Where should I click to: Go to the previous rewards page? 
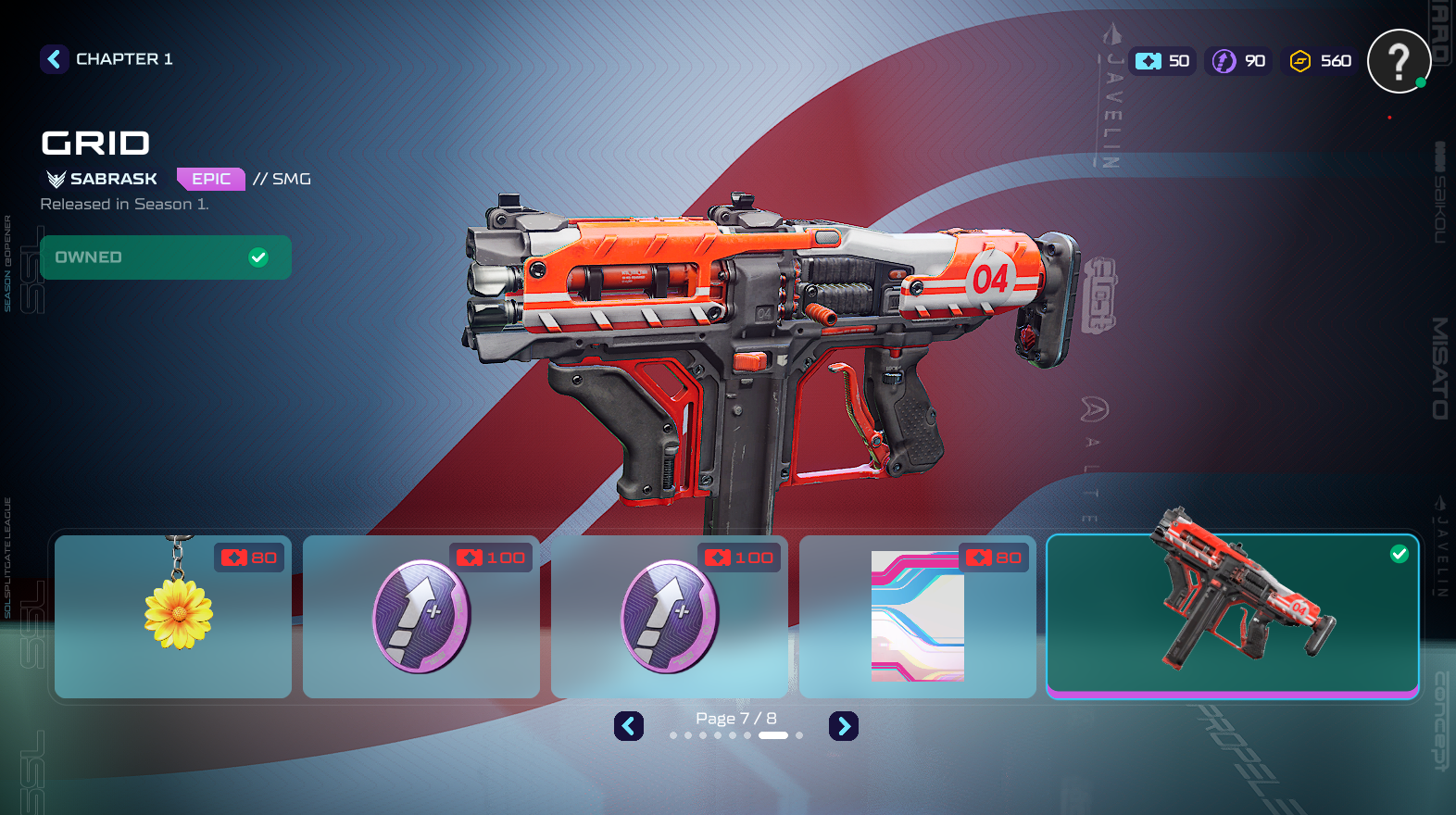tap(629, 726)
